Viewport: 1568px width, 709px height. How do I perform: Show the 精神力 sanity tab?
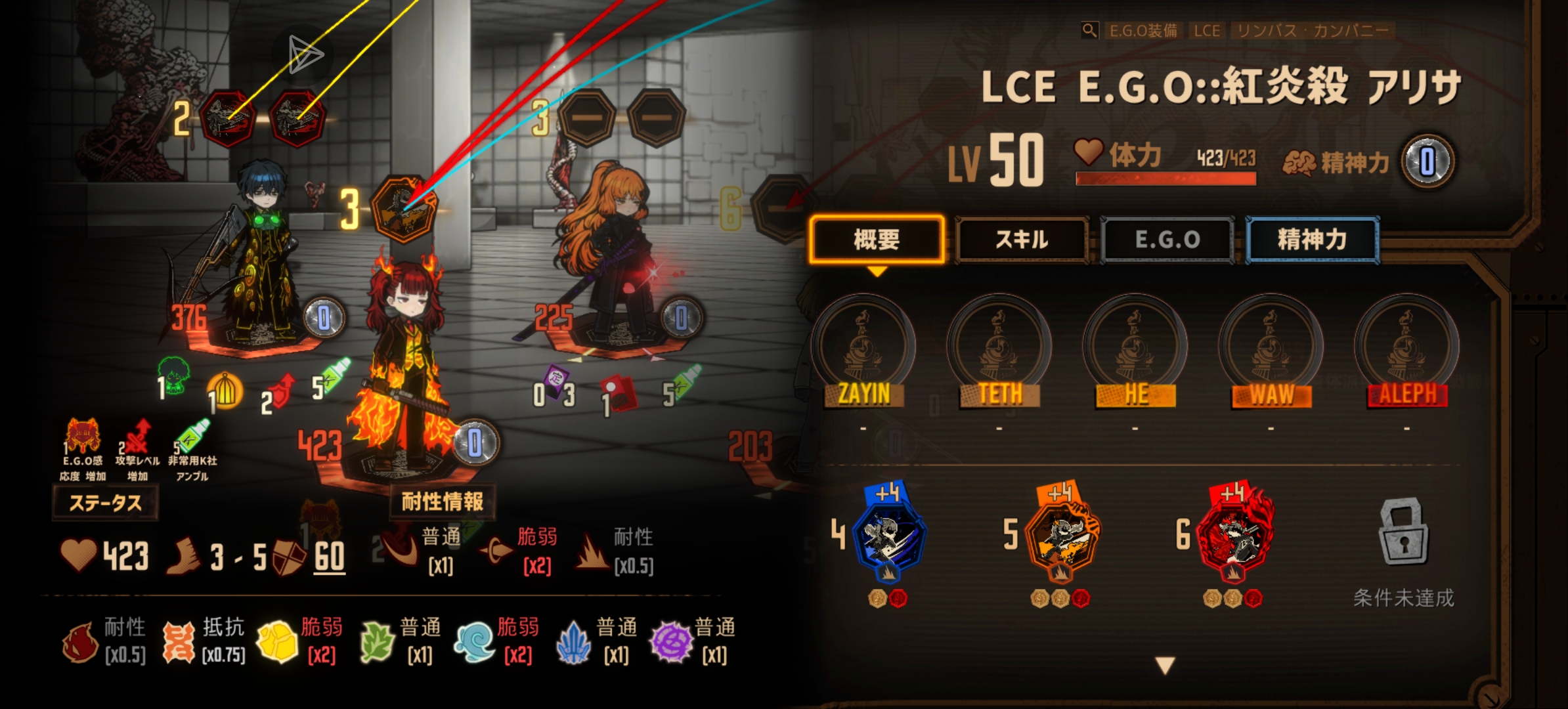coord(1312,240)
